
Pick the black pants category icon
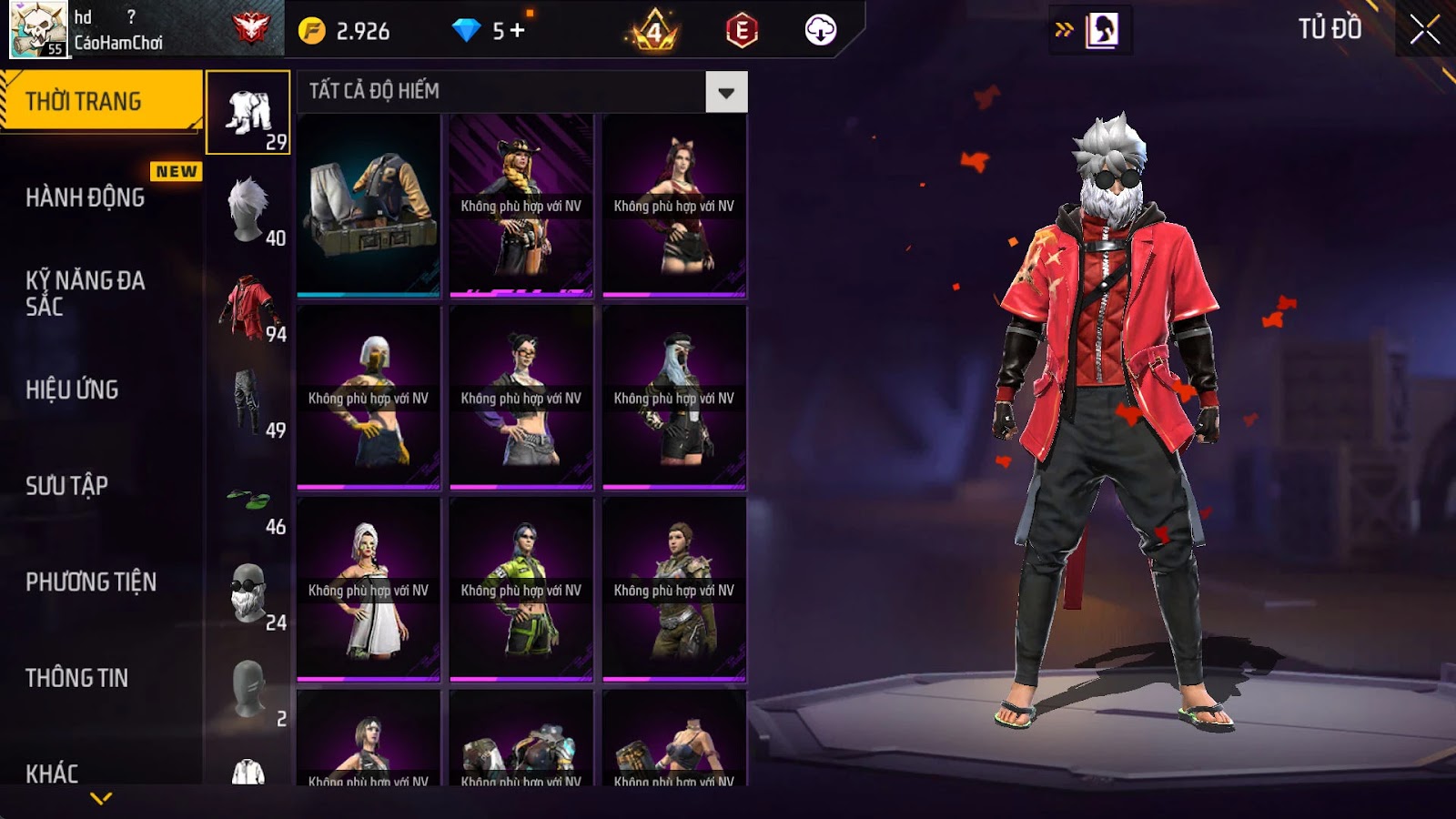pos(248,401)
